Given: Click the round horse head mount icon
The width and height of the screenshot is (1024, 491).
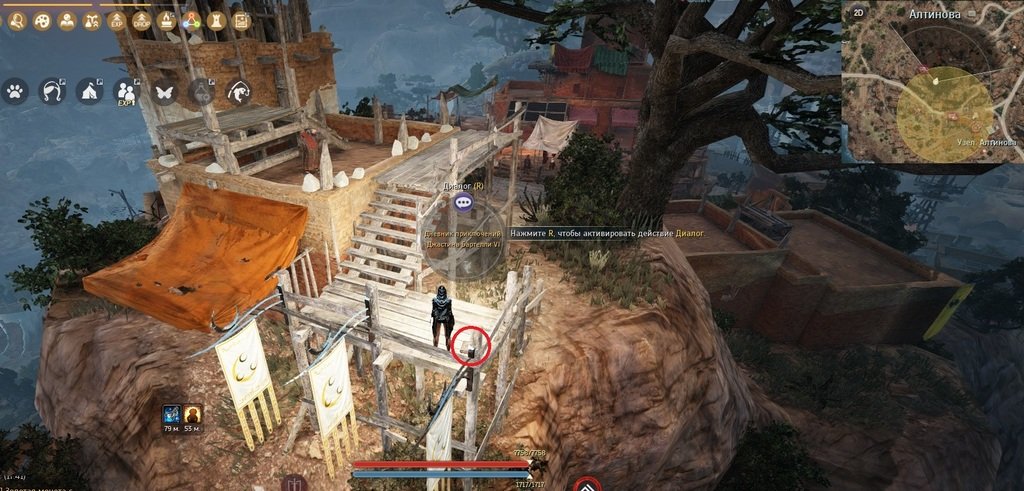Looking at the screenshot, I should coord(239,92).
